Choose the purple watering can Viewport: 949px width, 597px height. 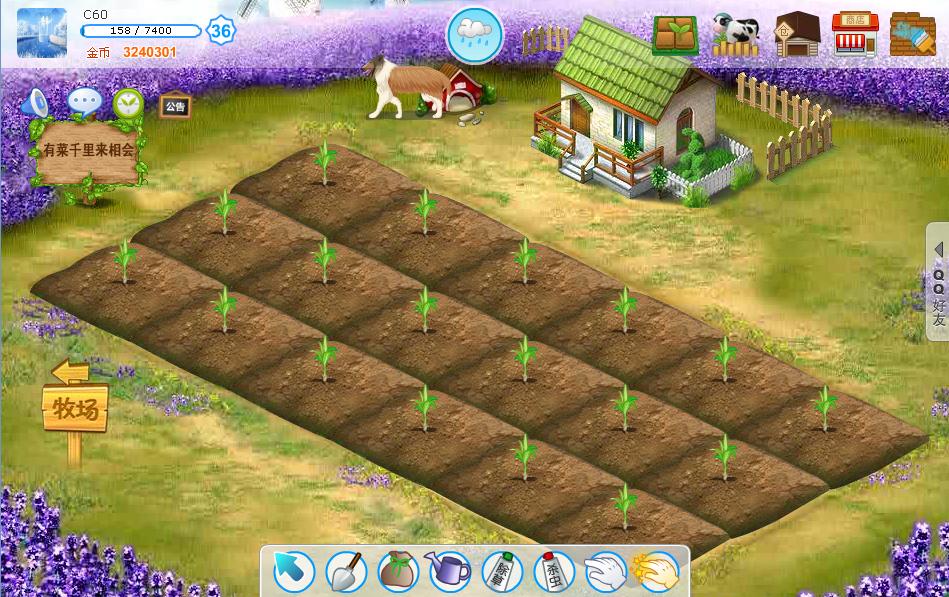[450, 571]
